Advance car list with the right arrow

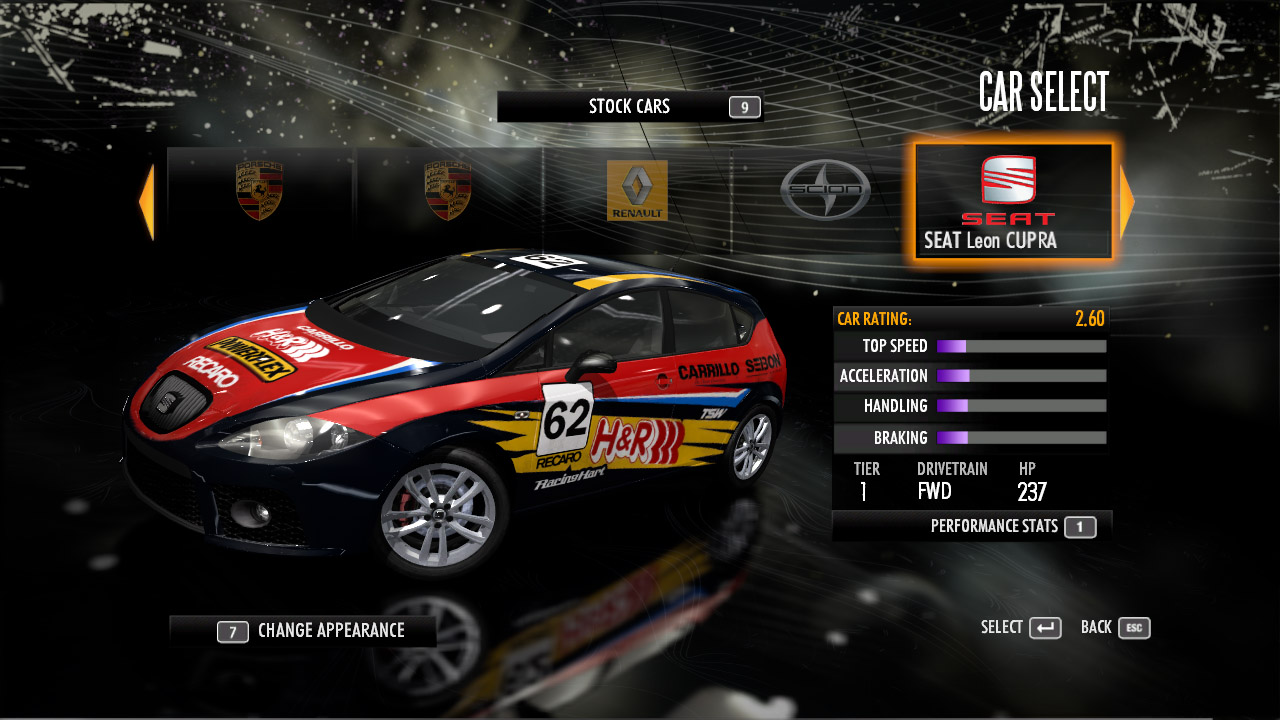click(1127, 202)
